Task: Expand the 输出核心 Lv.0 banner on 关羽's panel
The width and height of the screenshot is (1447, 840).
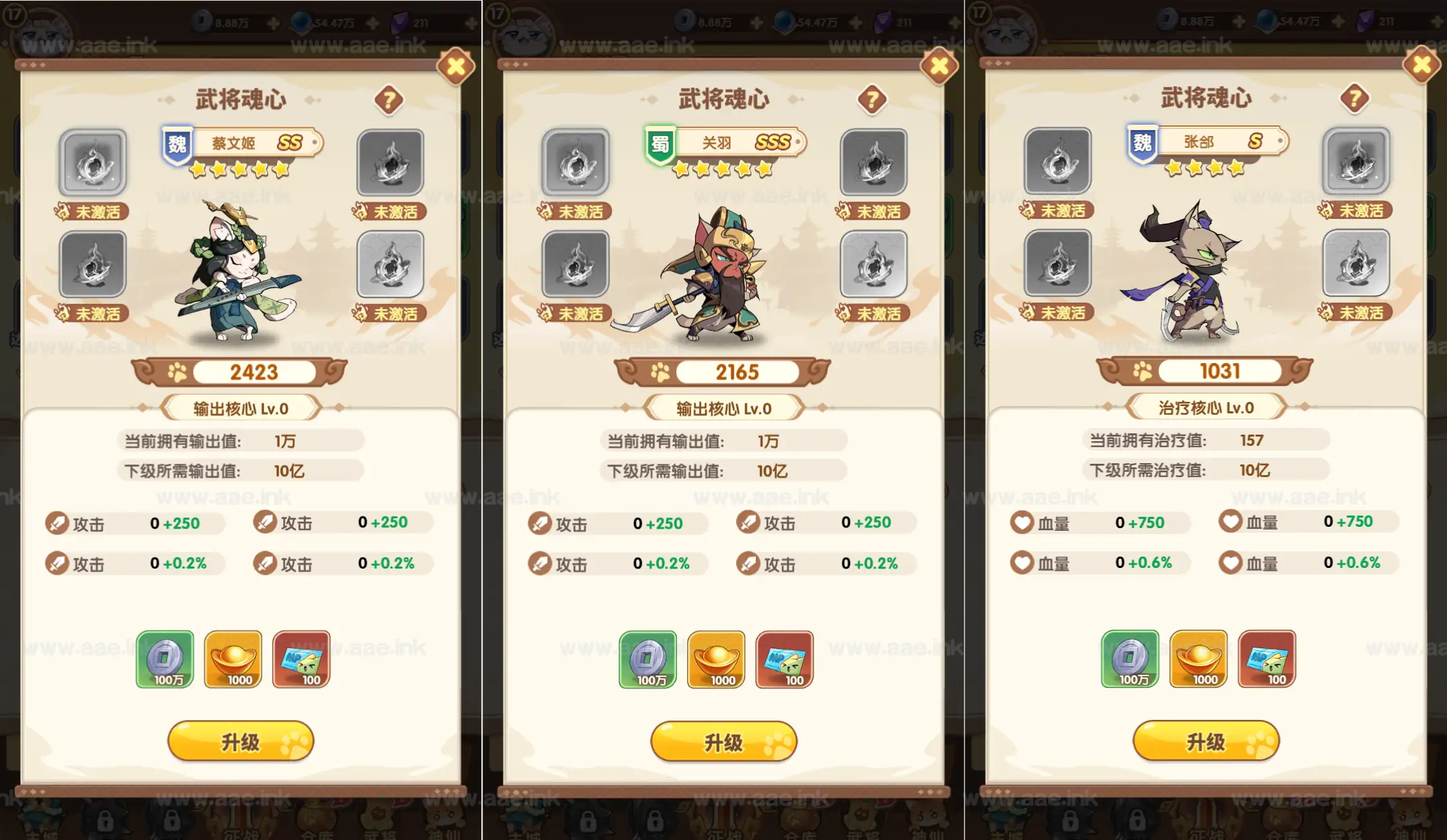Action: click(723, 407)
